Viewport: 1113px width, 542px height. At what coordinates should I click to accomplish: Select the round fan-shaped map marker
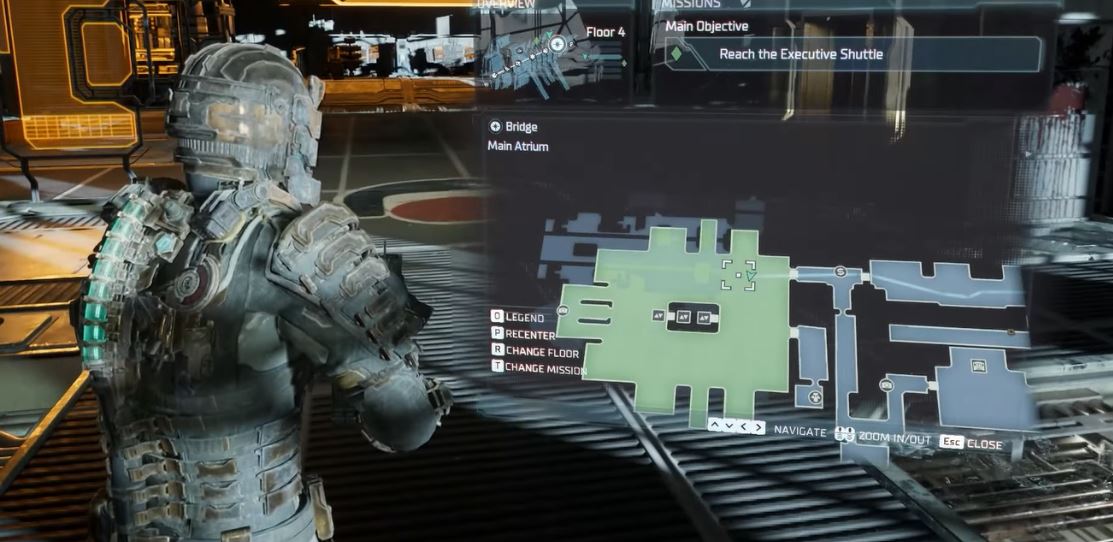815,397
